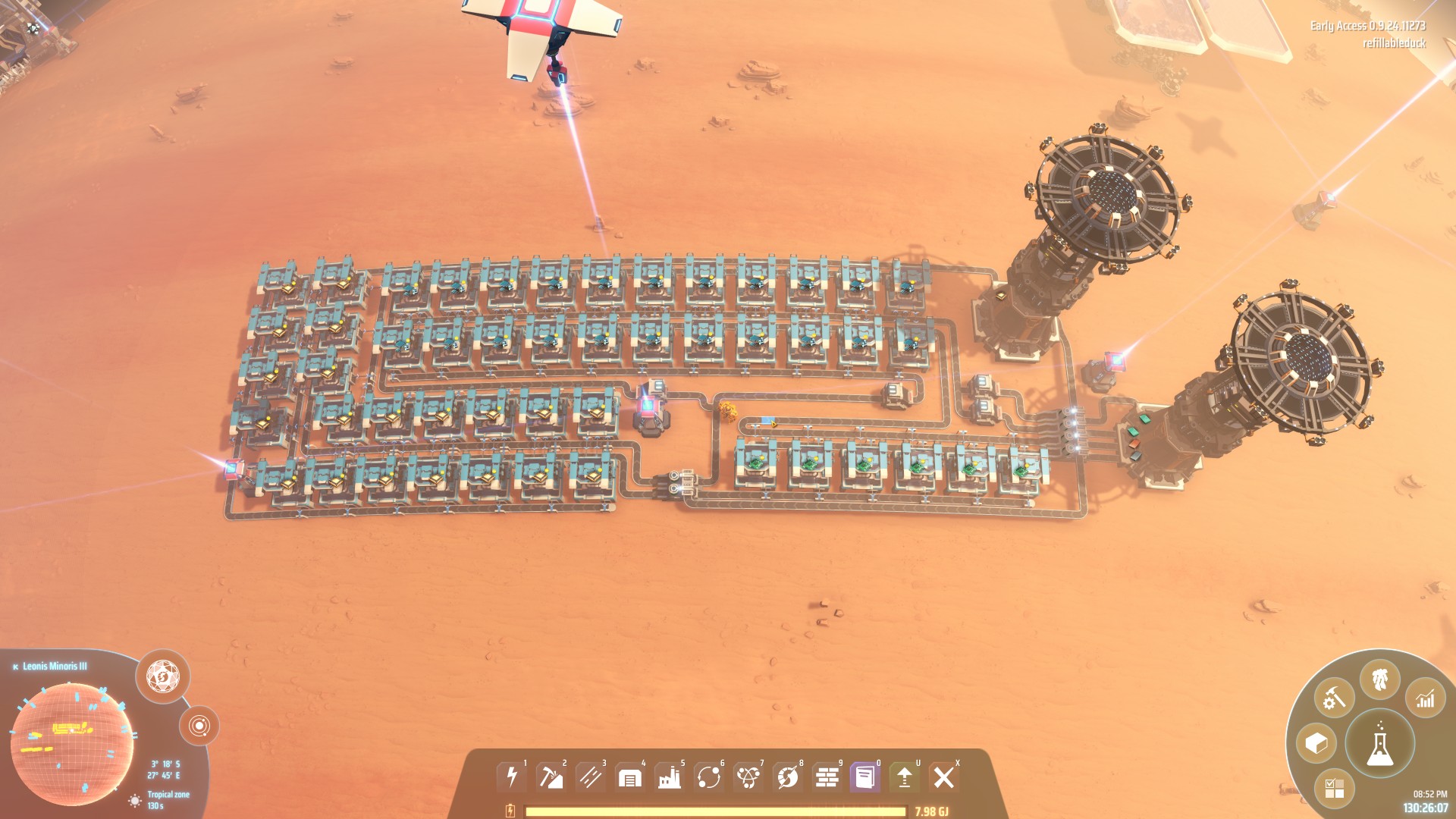Open the power category with the lightning bolt
Screen dimensions: 1456x819
pyautogui.click(x=512, y=777)
